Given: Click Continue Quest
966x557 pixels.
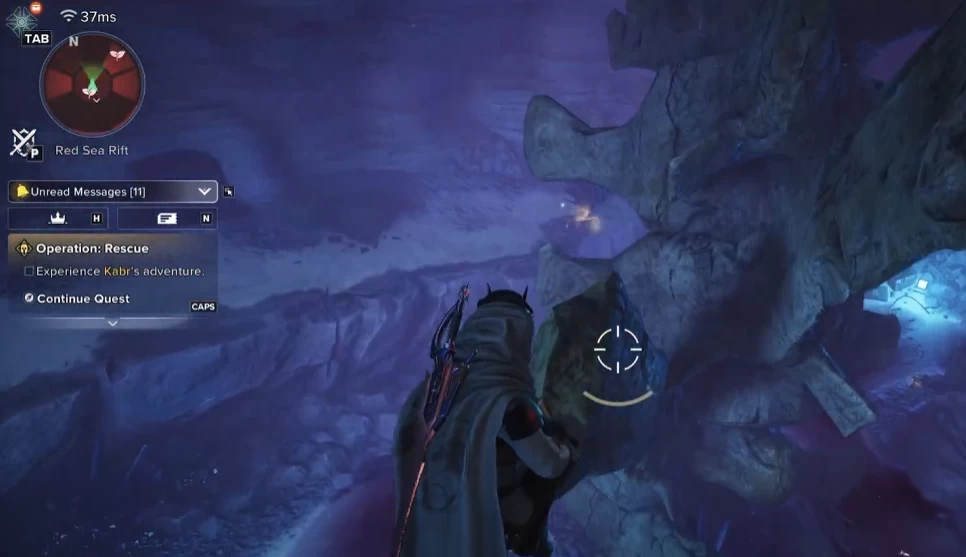Looking at the screenshot, I should (82, 298).
